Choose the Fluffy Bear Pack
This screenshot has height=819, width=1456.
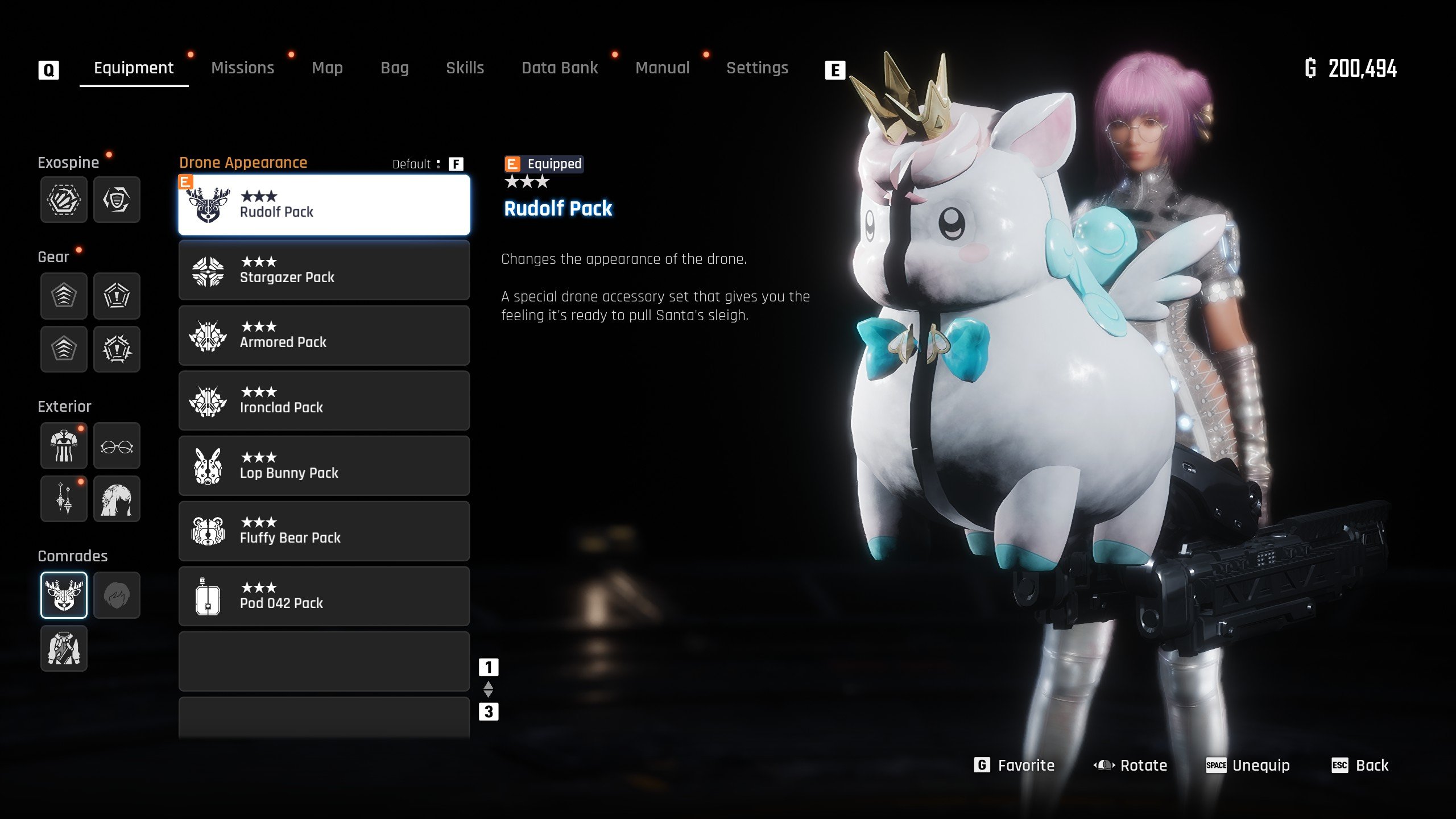pos(324,531)
